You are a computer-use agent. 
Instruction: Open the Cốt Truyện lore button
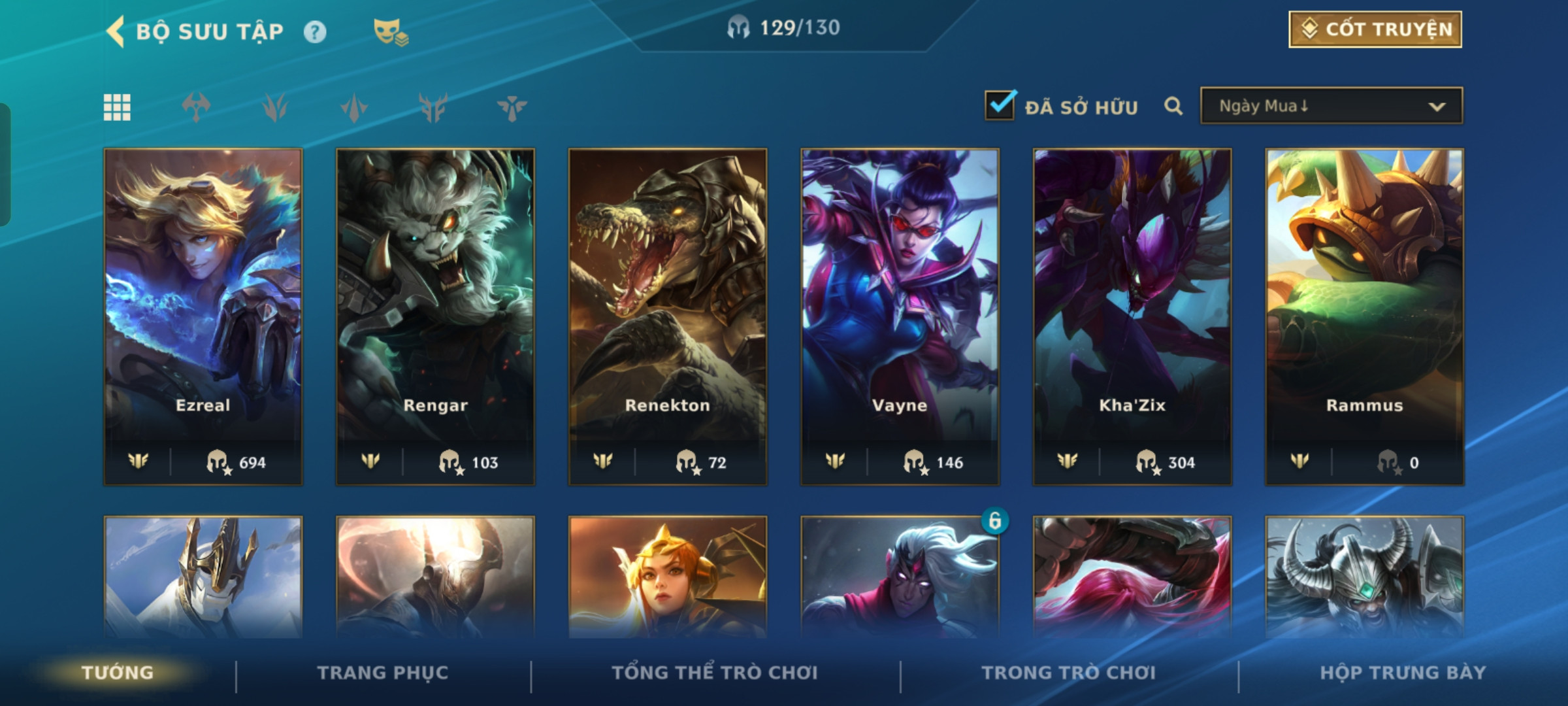[1375, 29]
